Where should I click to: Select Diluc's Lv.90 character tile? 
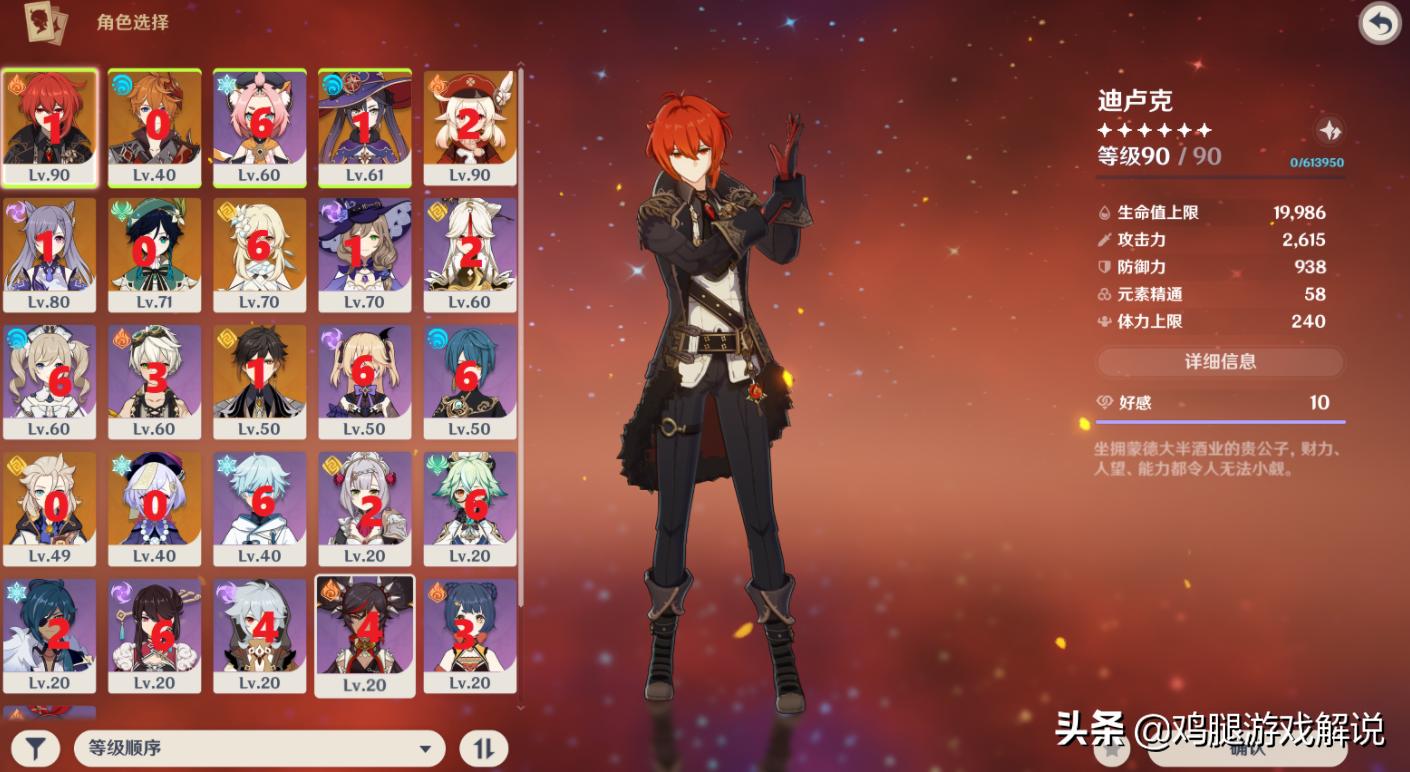(x=50, y=127)
